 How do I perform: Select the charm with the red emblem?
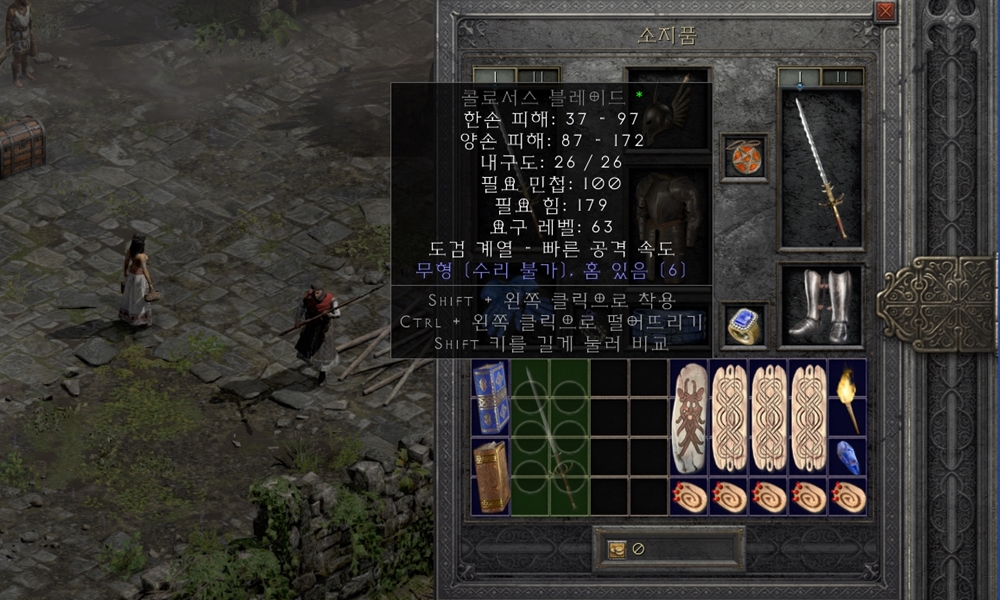point(689,416)
